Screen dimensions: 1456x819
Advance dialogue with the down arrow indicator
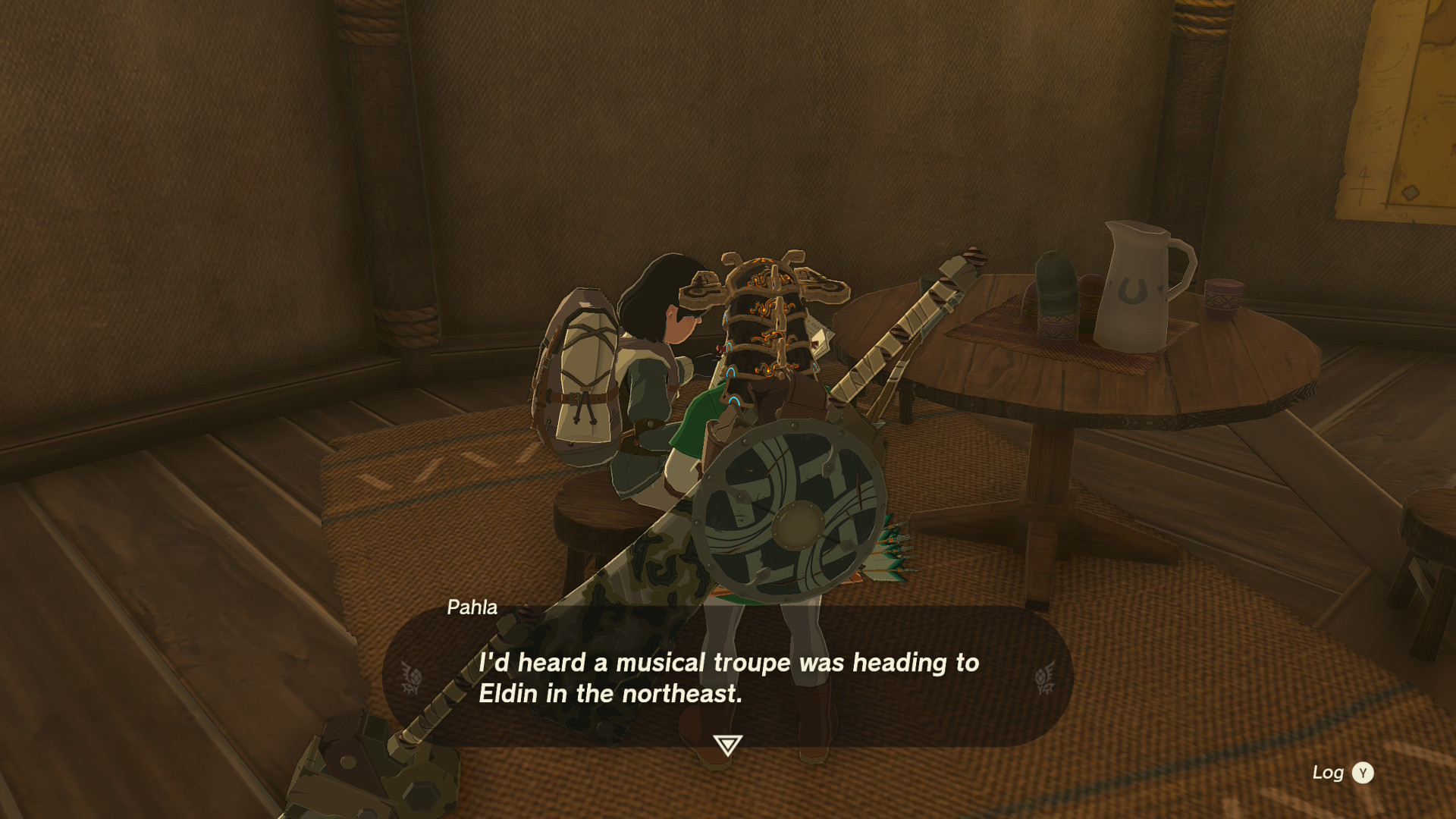pyautogui.click(x=727, y=745)
